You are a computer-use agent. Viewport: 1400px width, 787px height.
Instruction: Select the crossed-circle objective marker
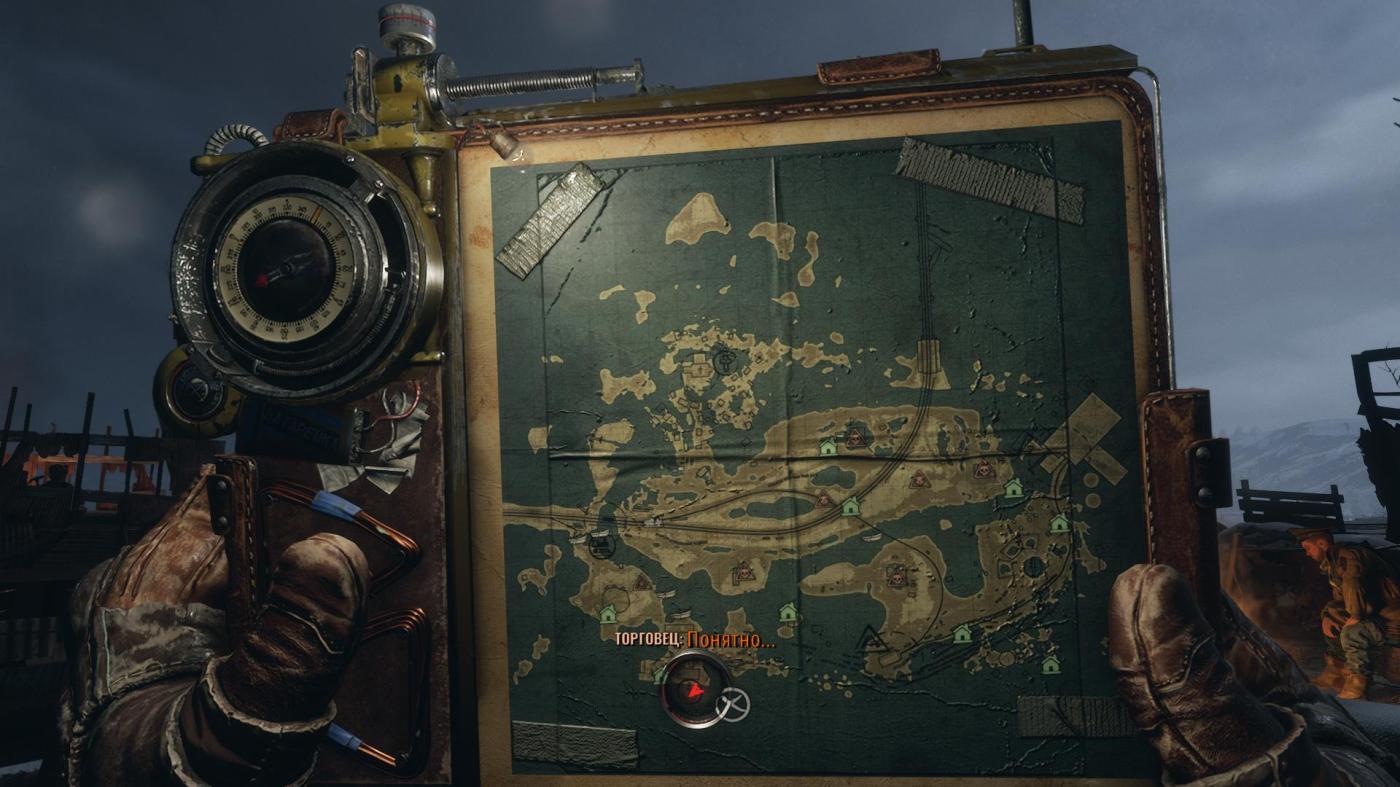coord(733,704)
